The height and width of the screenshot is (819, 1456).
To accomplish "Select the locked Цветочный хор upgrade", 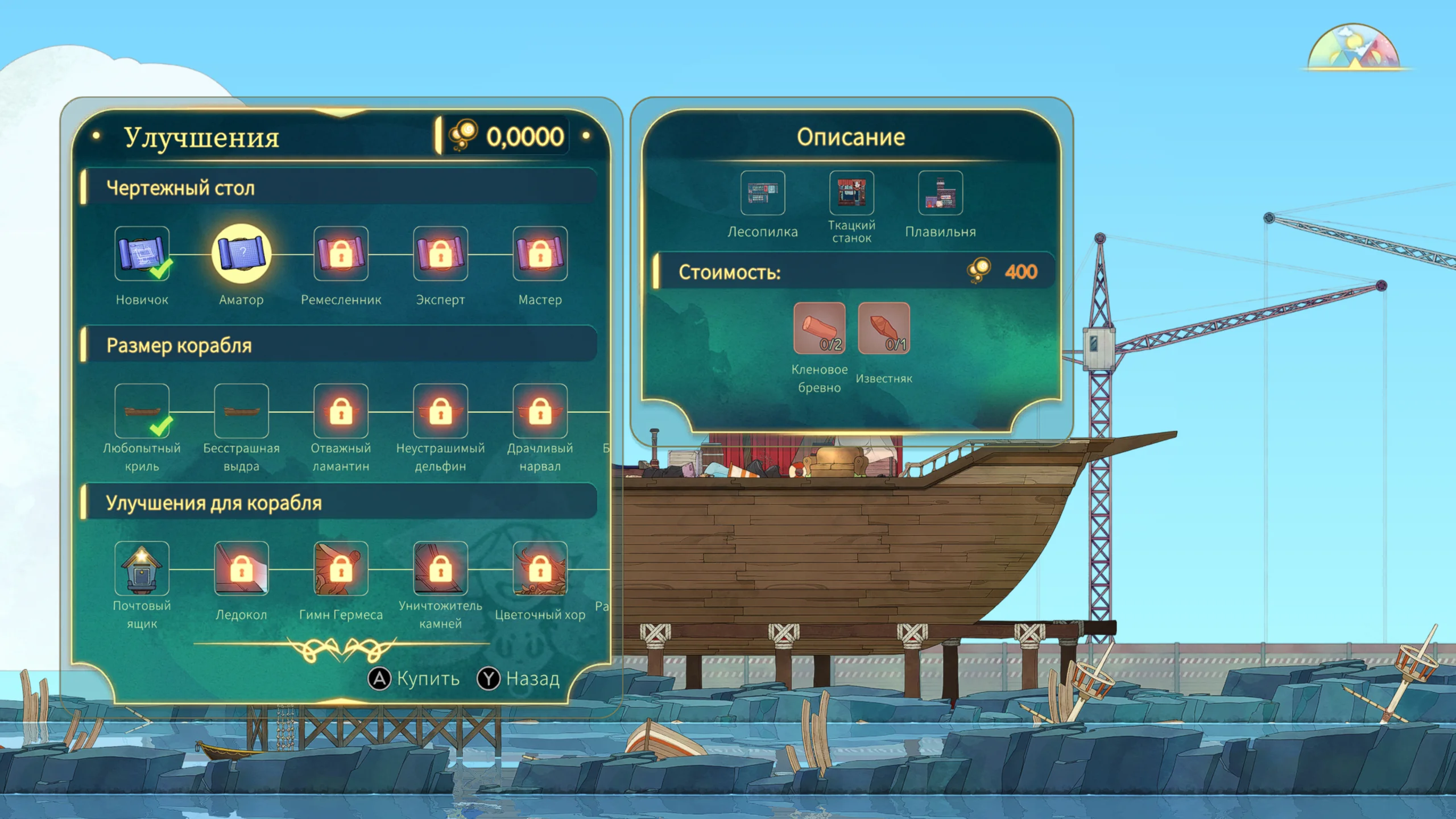I will point(540,568).
